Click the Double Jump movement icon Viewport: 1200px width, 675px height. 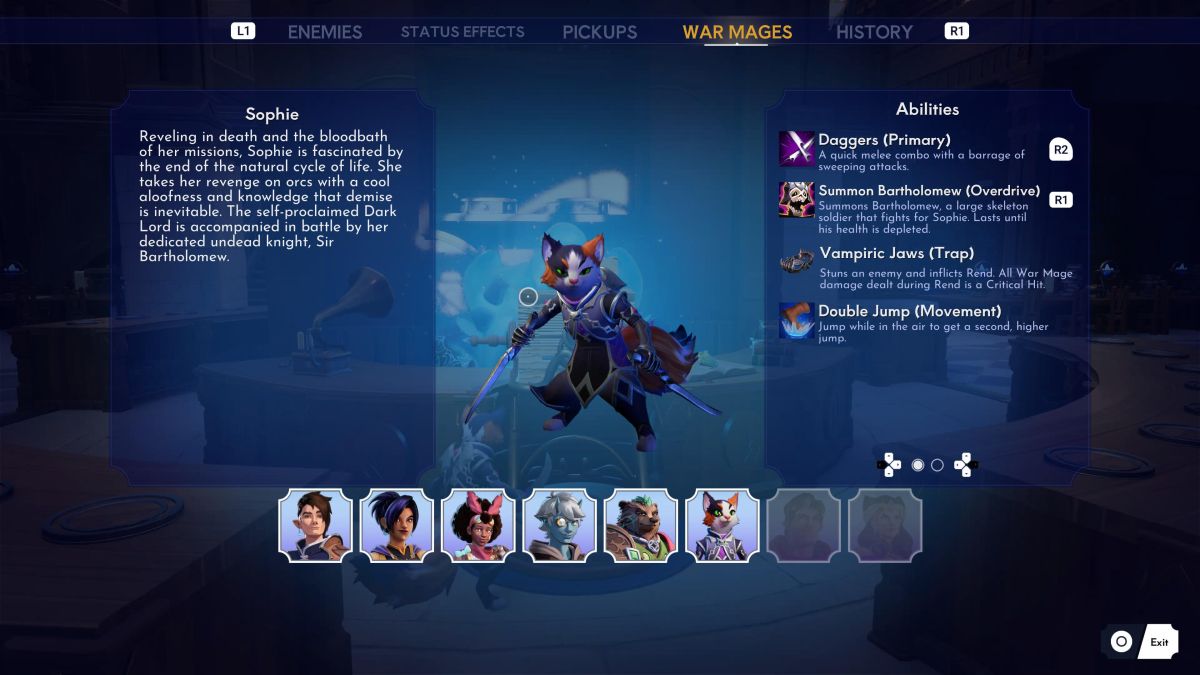pos(797,321)
